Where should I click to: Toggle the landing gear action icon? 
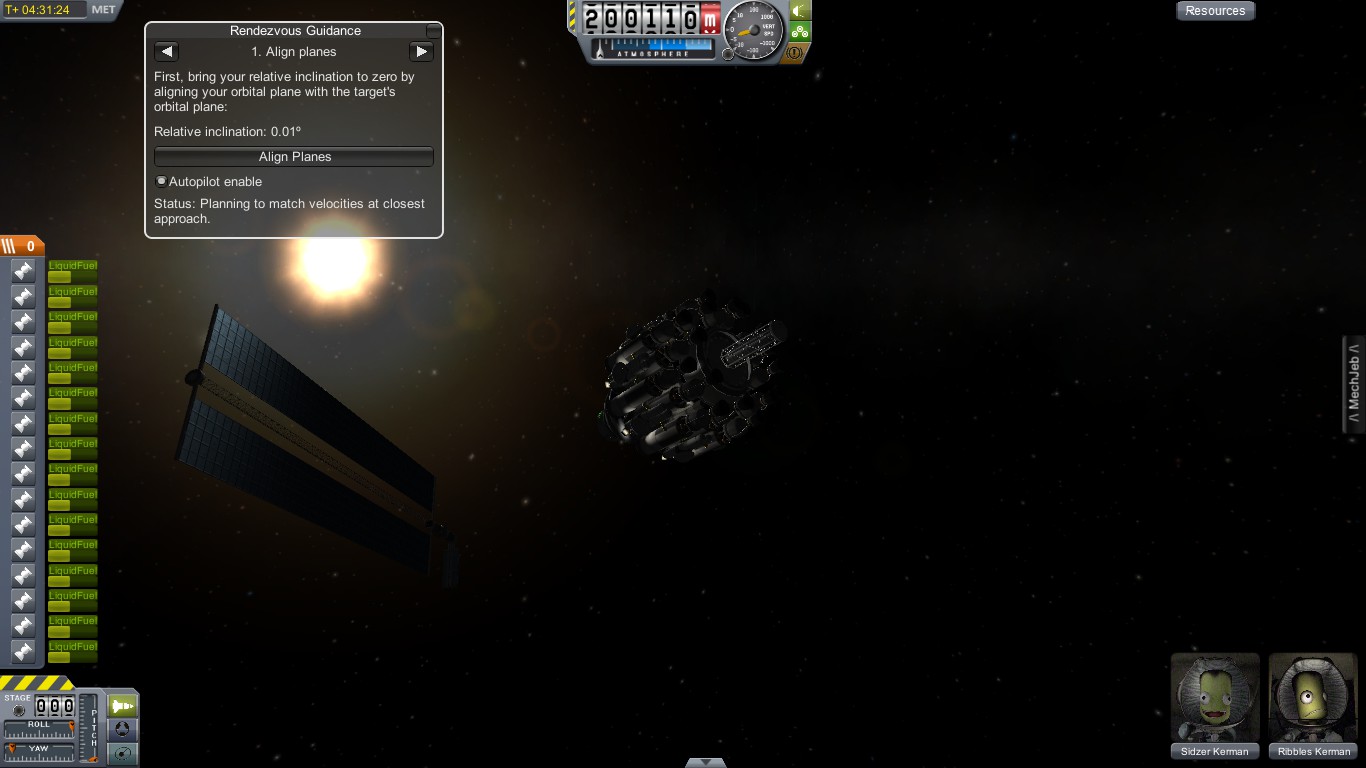800,32
